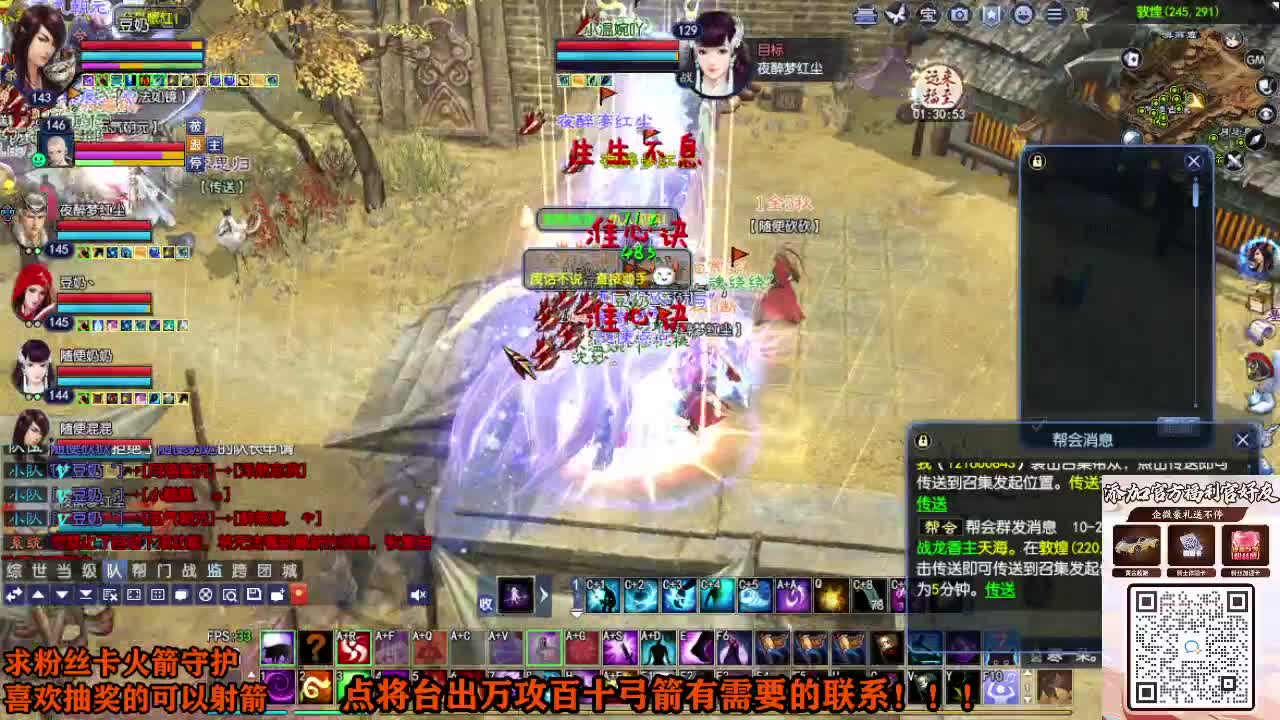The width and height of the screenshot is (1280, 720).
Task: Collapse the skill tray using the 收 button
Action: 484,602
